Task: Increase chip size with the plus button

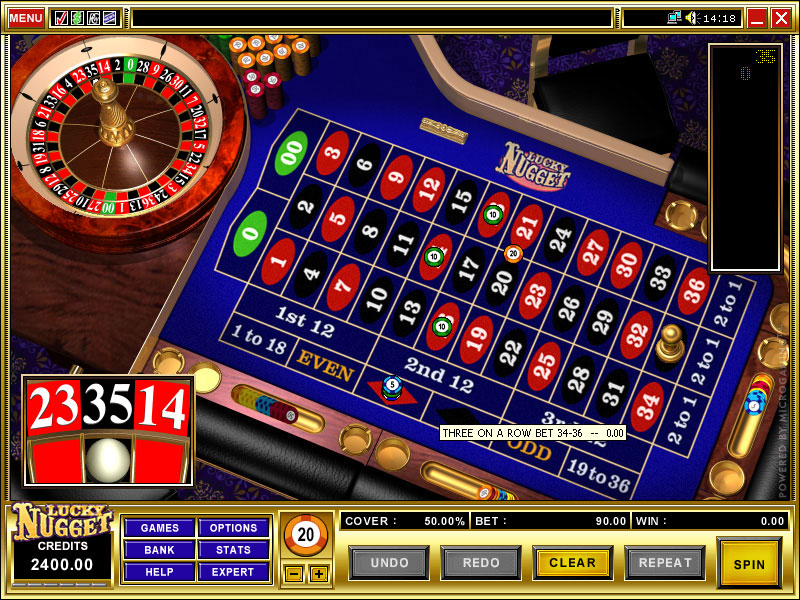Action: [318, 574]
